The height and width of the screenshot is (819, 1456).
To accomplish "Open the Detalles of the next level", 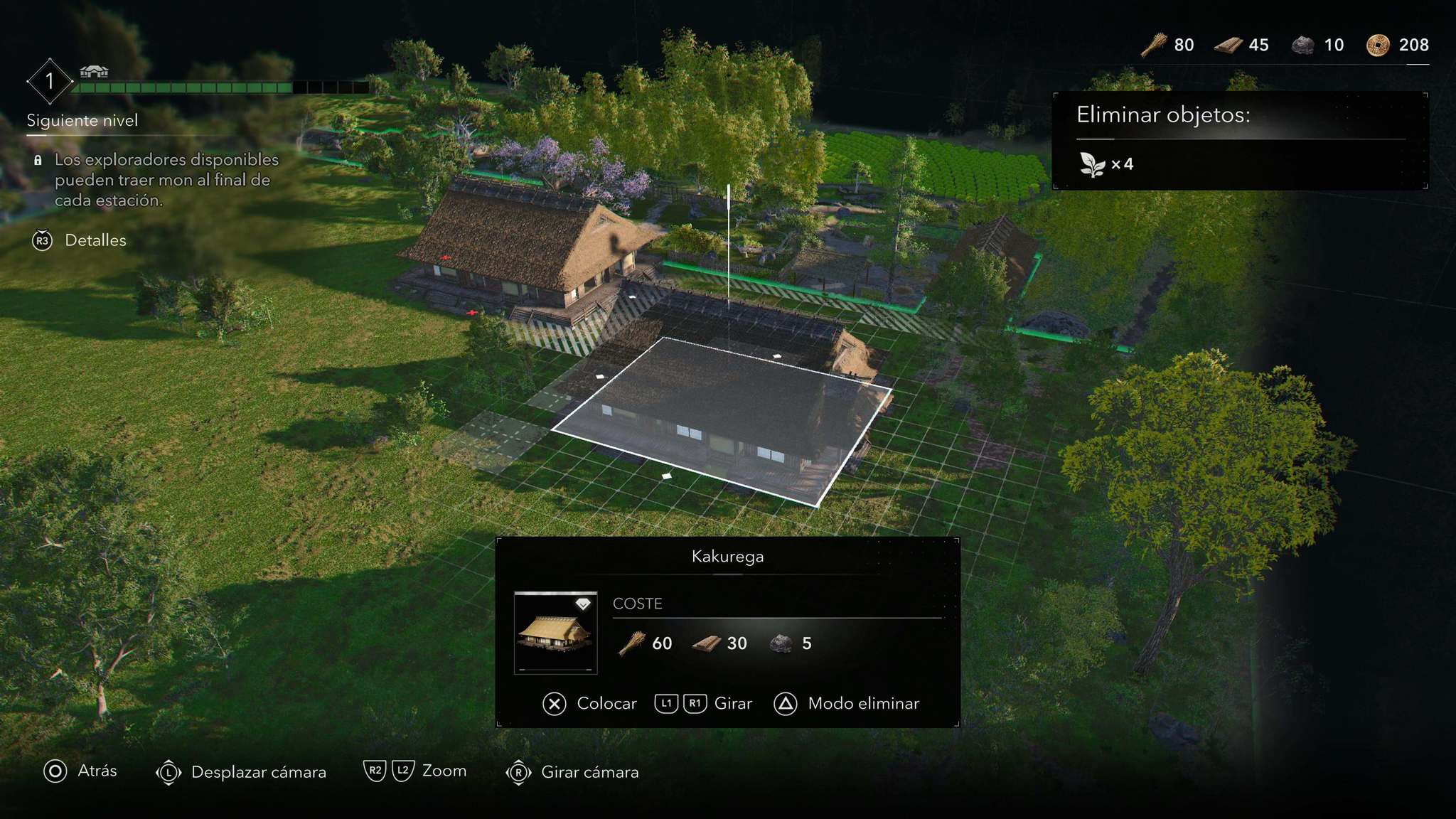I will (80, 240).
